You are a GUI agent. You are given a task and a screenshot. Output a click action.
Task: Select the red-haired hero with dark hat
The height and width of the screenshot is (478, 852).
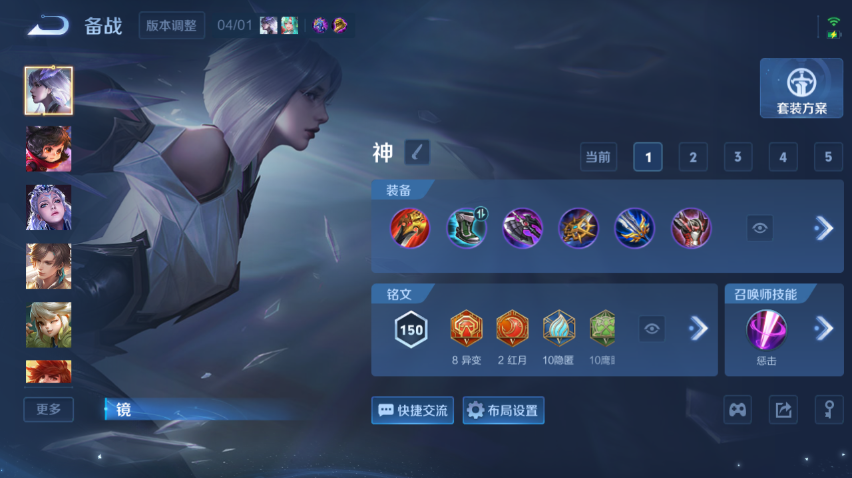tap(48, 149)
